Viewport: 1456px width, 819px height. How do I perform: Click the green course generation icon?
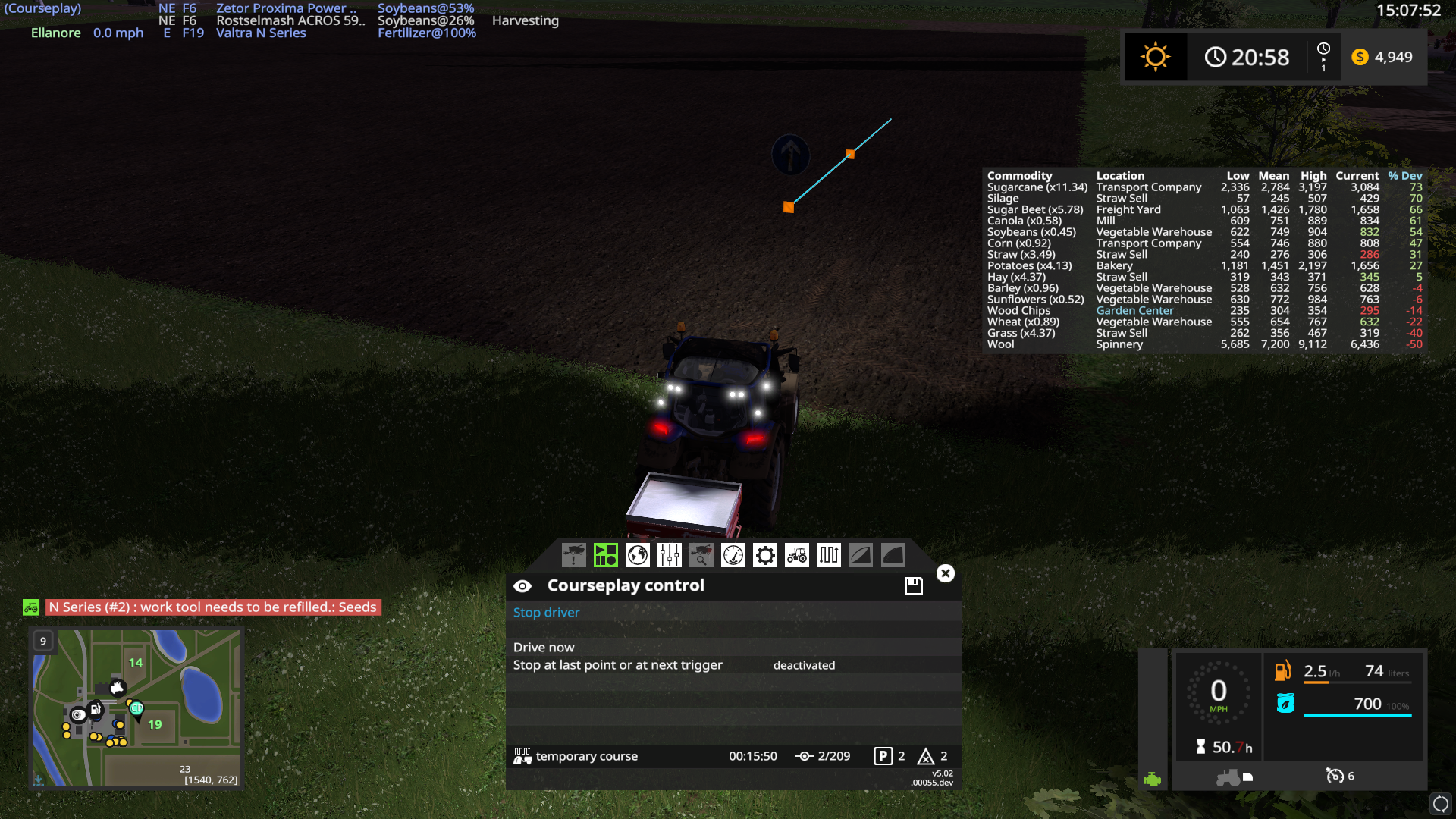[x=605, y=554]
